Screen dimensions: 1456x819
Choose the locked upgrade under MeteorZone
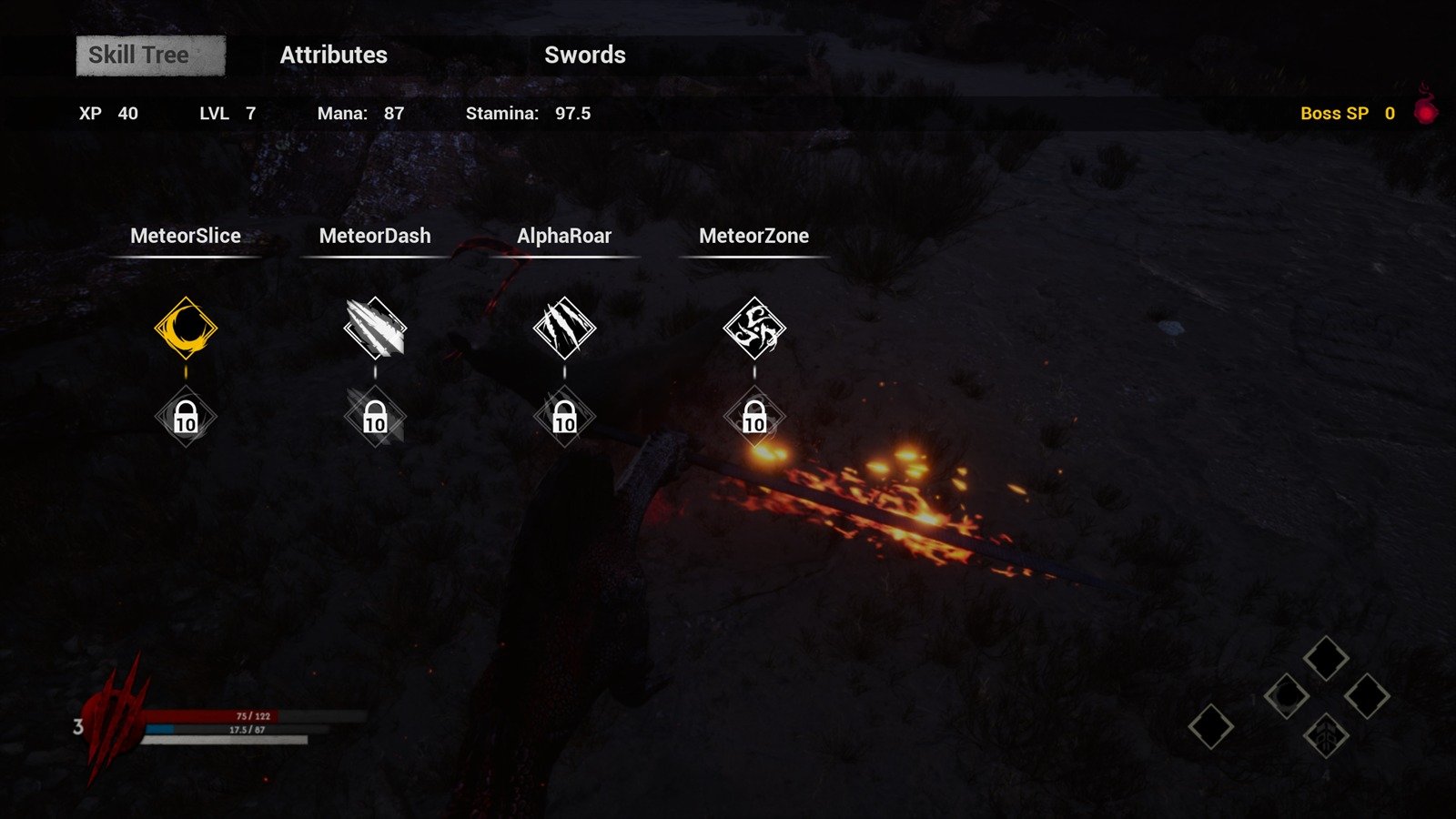click(754, 418)
